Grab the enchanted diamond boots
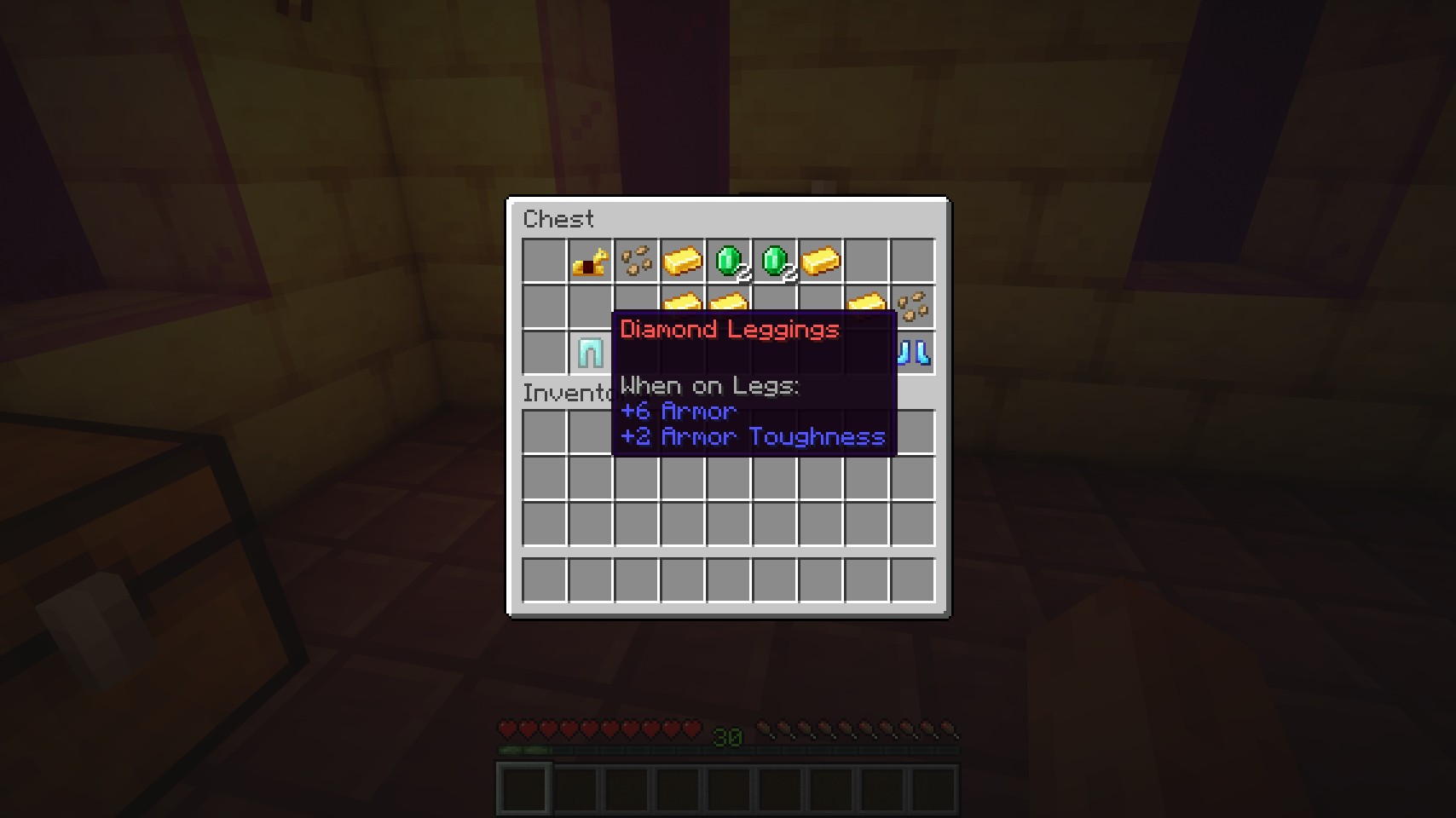Image resolution: width=1456 pixels, height=818 pixels. click(x=914, y=353)
